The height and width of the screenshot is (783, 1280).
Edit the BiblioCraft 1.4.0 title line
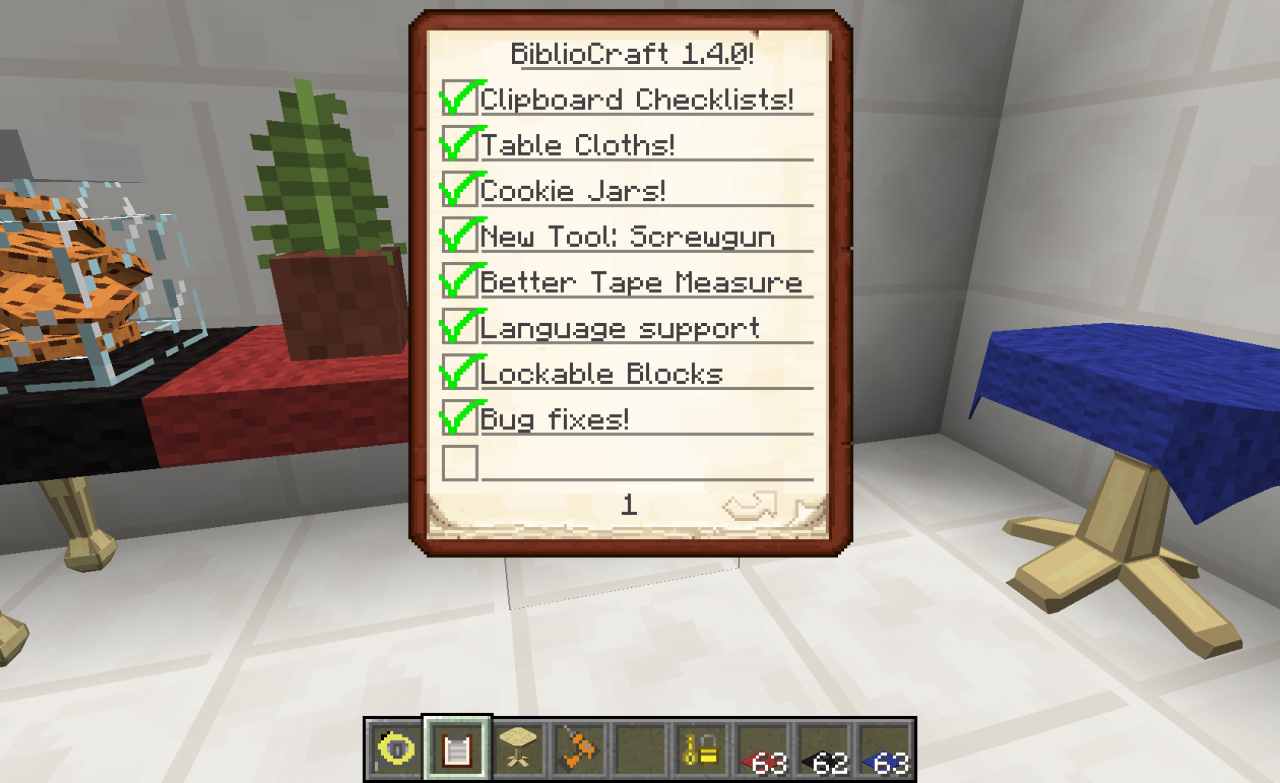632,53
